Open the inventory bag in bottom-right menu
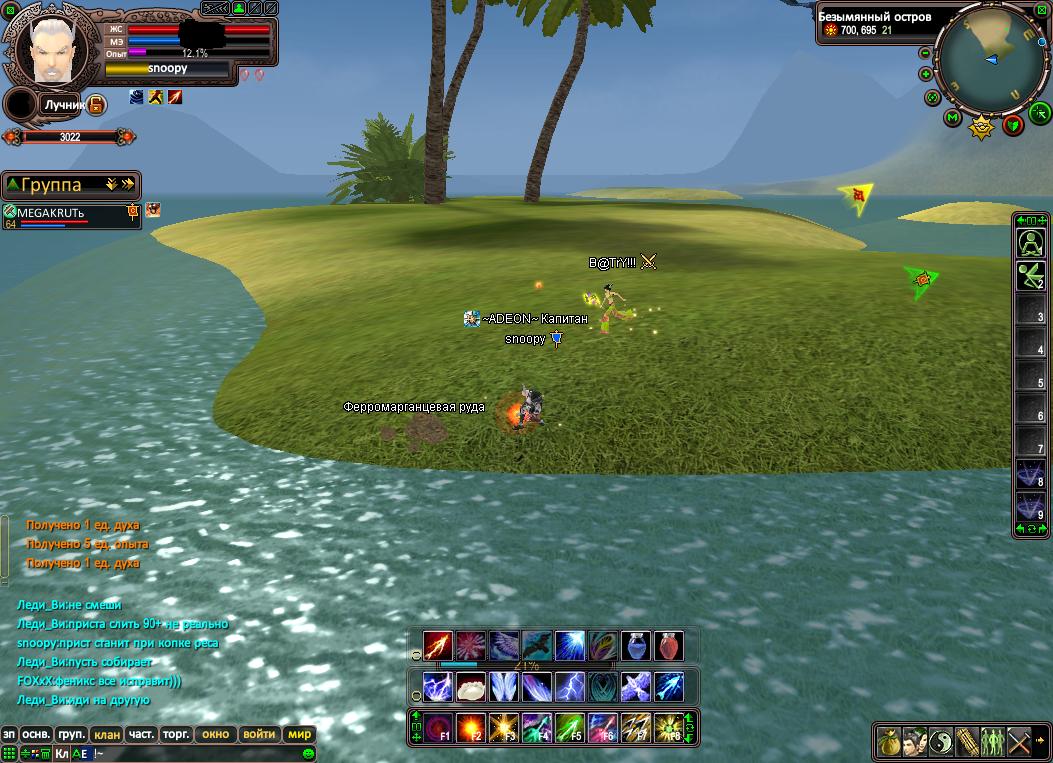1053x763 pixels. 888,742
